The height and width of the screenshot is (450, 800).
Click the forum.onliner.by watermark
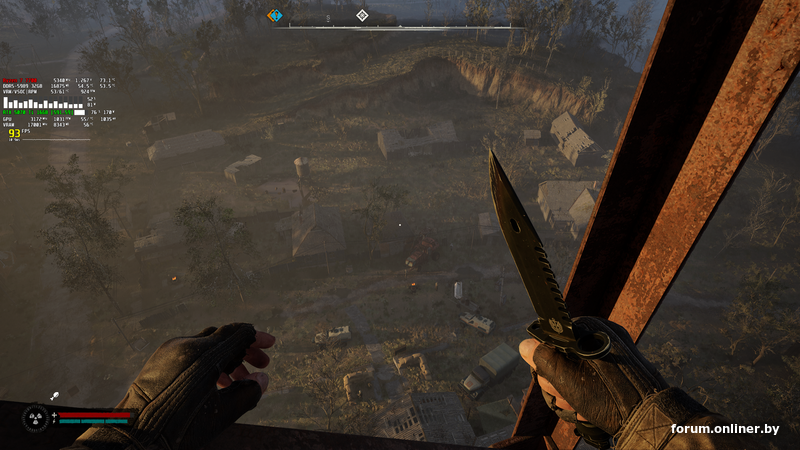coord(725,429)
